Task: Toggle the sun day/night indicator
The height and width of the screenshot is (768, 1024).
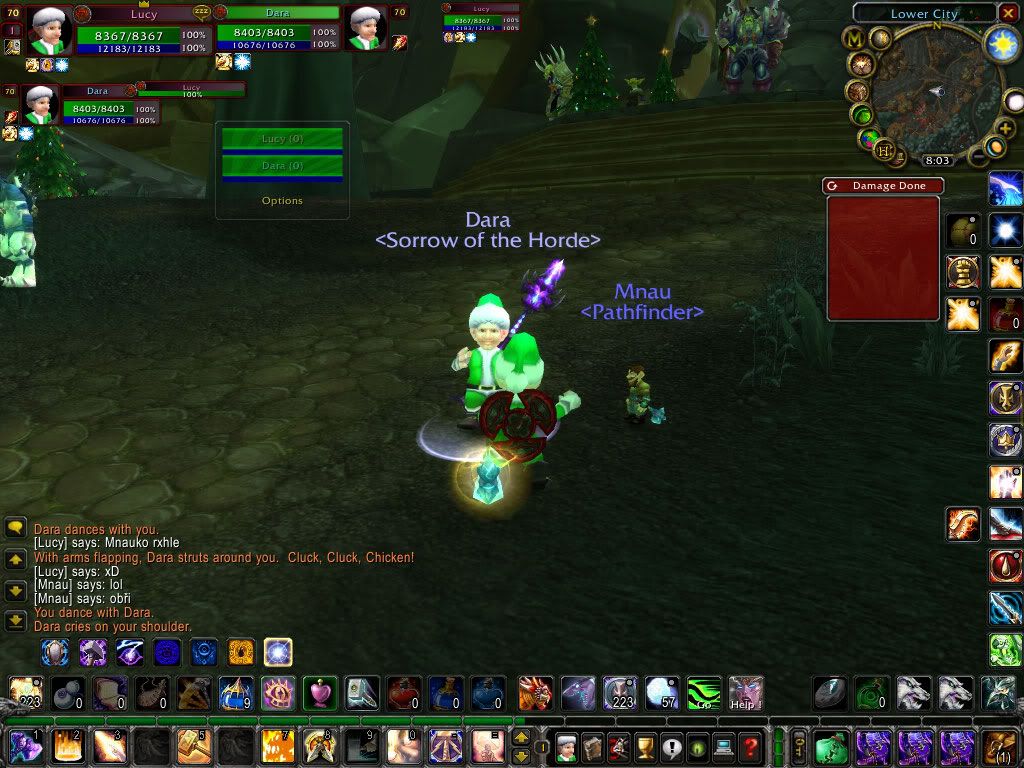Action: click(x=1001, y=43)
